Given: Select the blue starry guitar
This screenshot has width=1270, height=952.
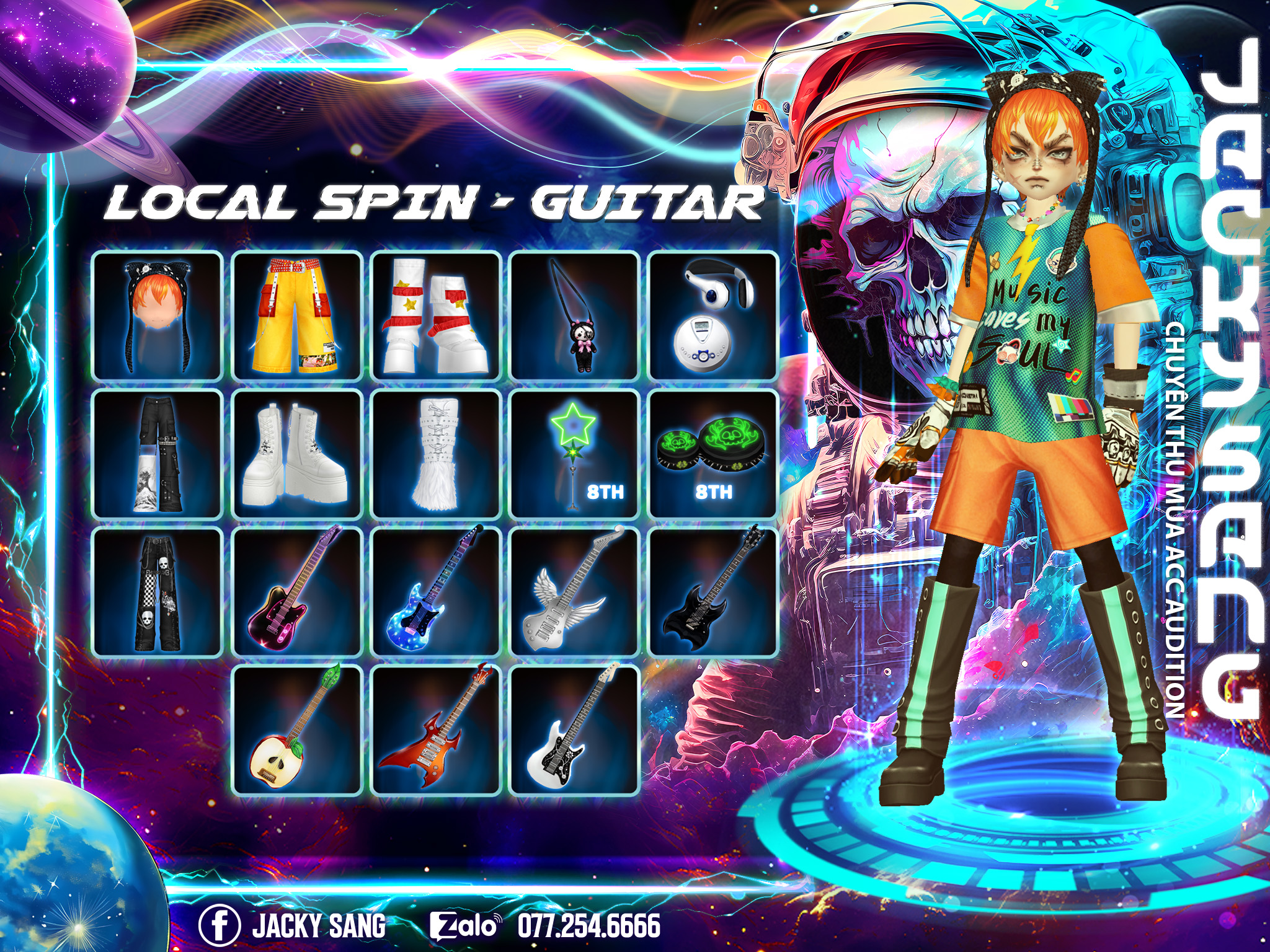Looking at the screenshot, I should [436, 593].
